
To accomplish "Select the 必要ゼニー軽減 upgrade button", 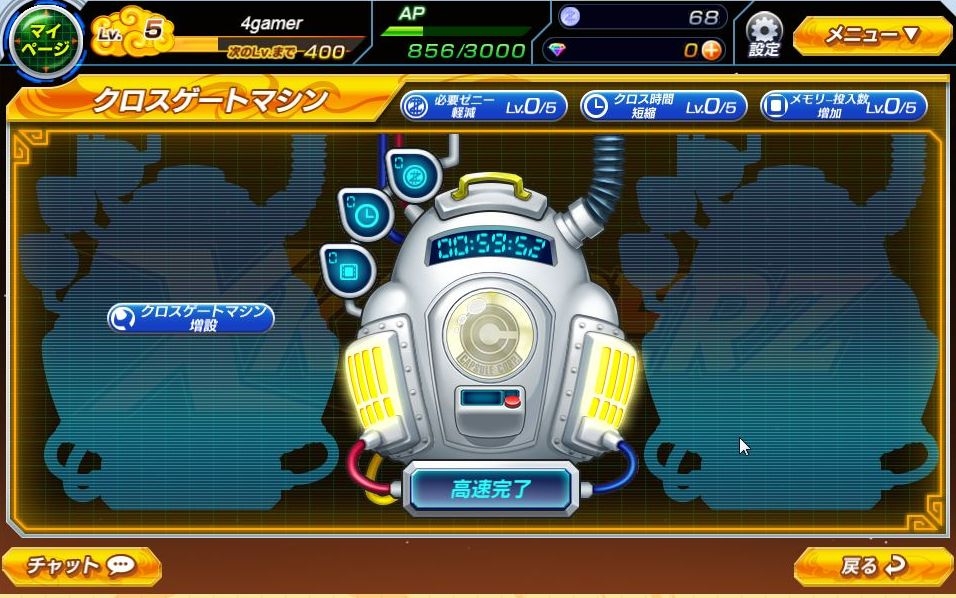I will [484, 105].
